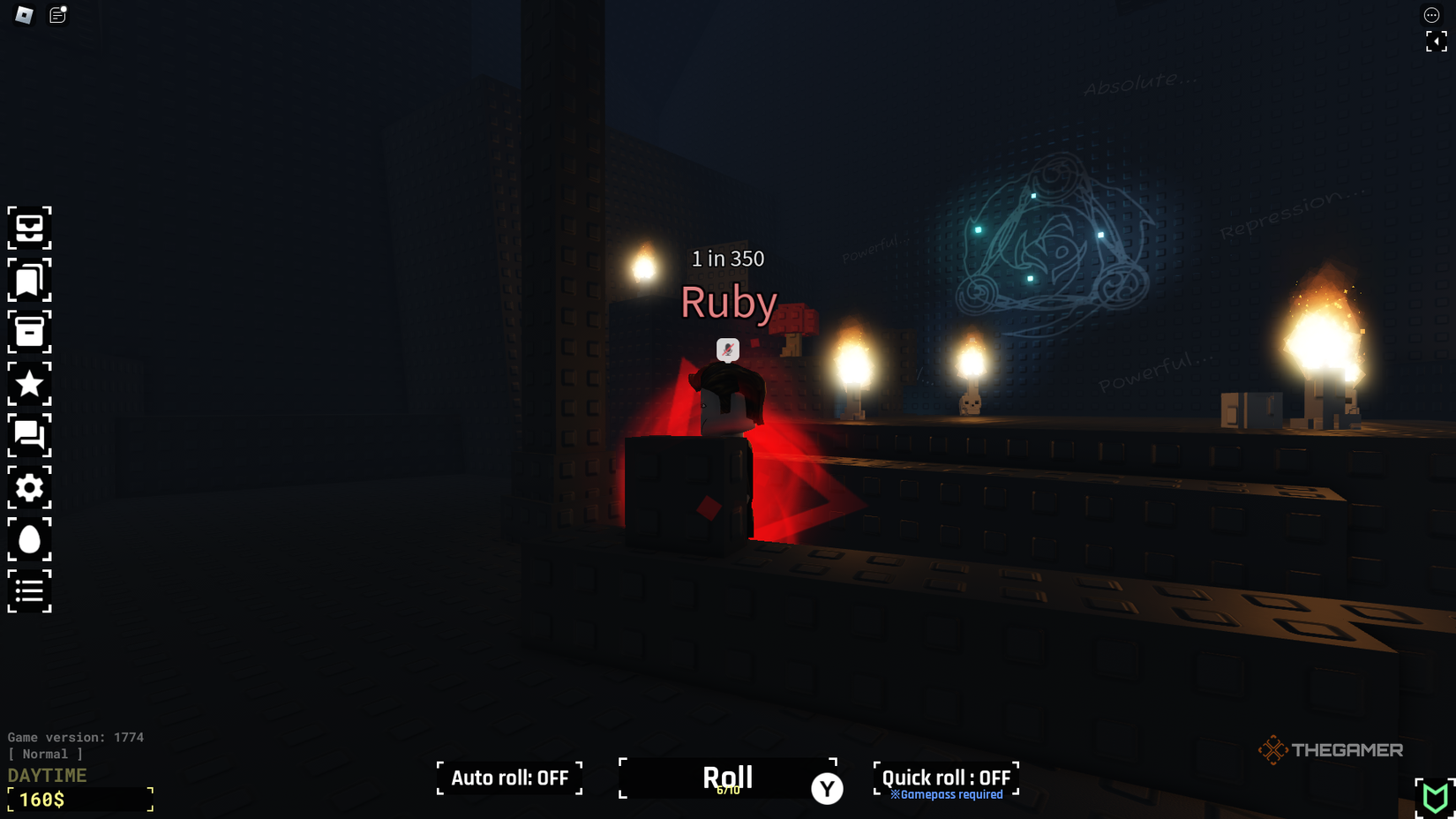This screenshot has width=1456, height=819.
Task: Open the egg hatching panel
Action: tap(30, 539)
